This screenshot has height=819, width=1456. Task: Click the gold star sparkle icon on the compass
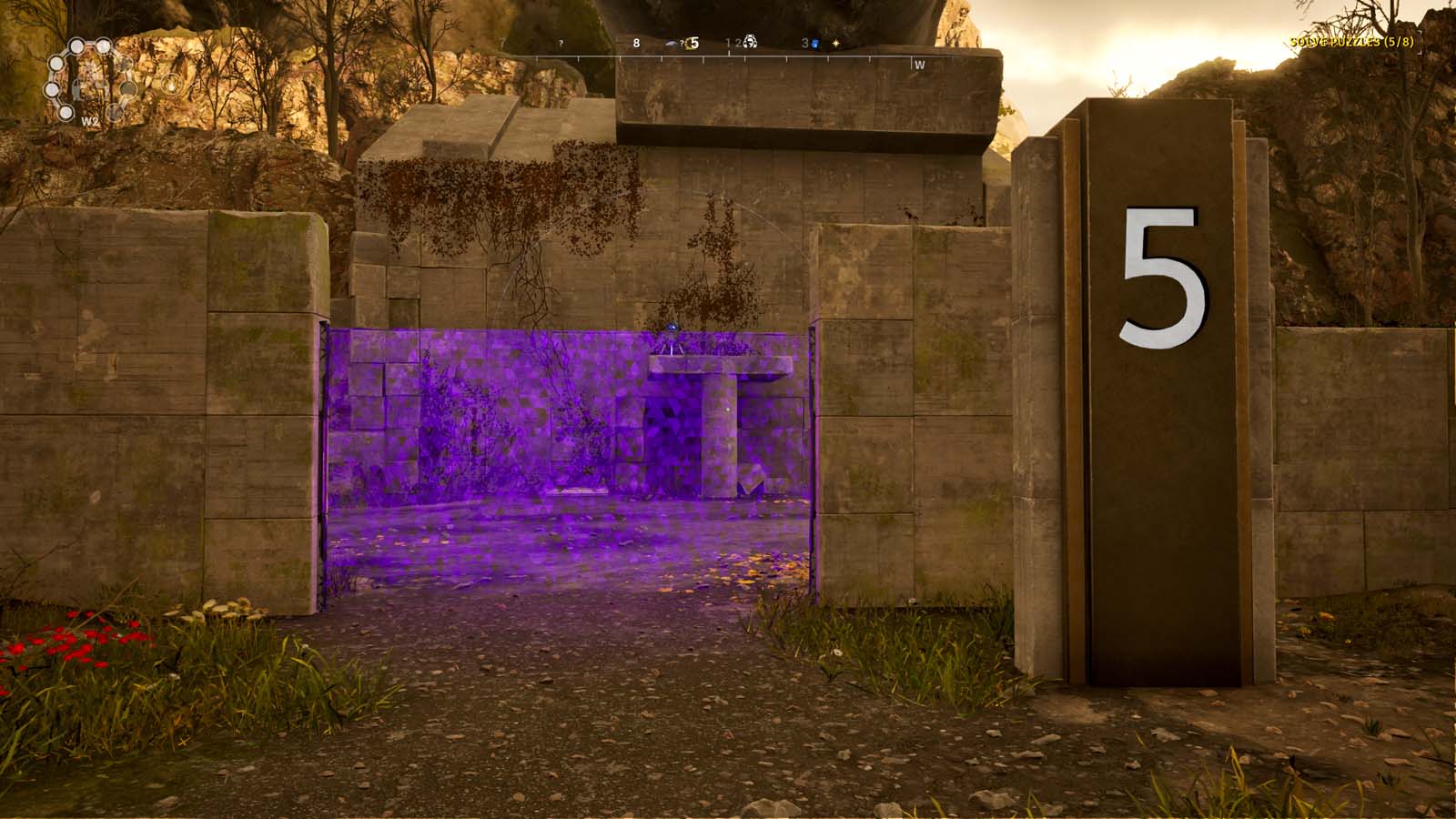[835, 44]
